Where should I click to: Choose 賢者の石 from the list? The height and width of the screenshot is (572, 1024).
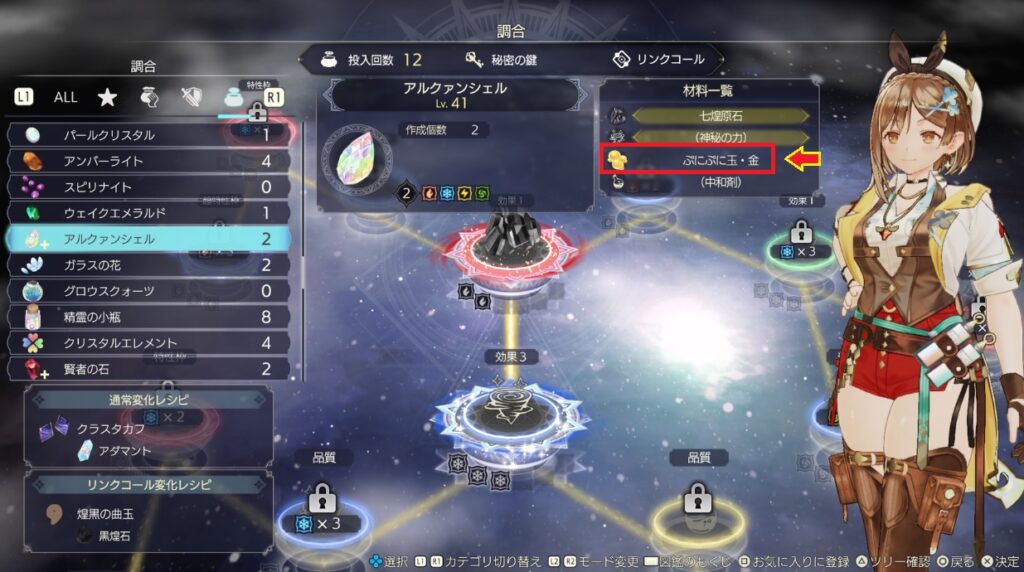(150, 369)
